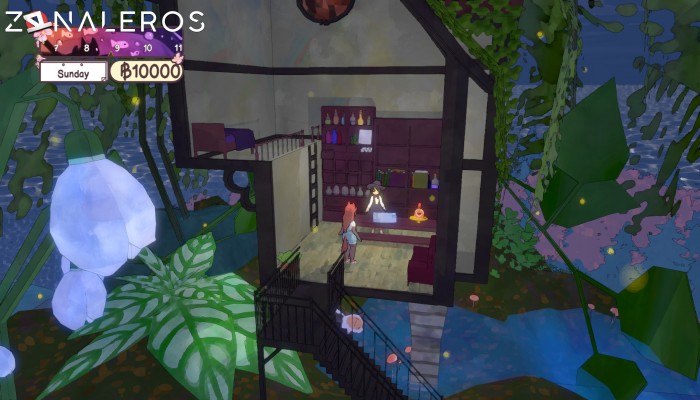Click the Zonaleros watermark logo

pos(104,21)
